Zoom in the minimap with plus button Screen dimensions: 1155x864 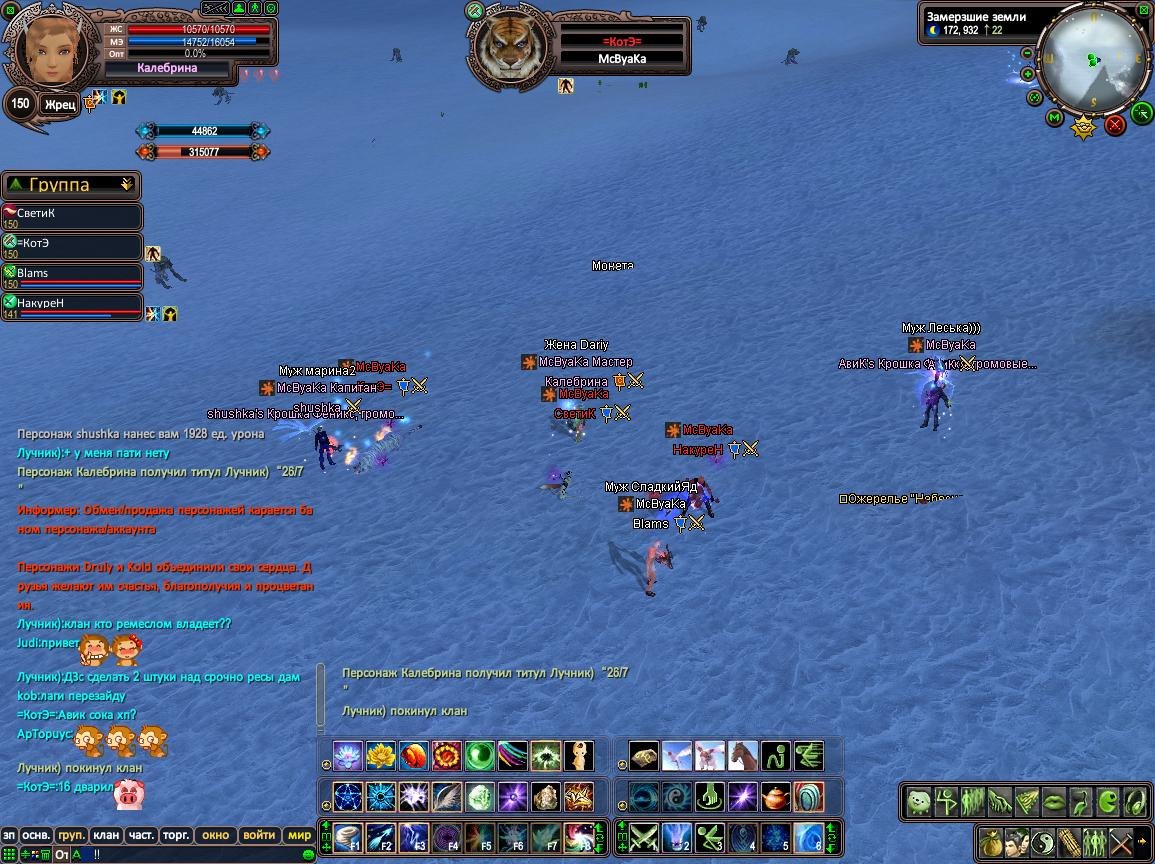point(1028,74)
